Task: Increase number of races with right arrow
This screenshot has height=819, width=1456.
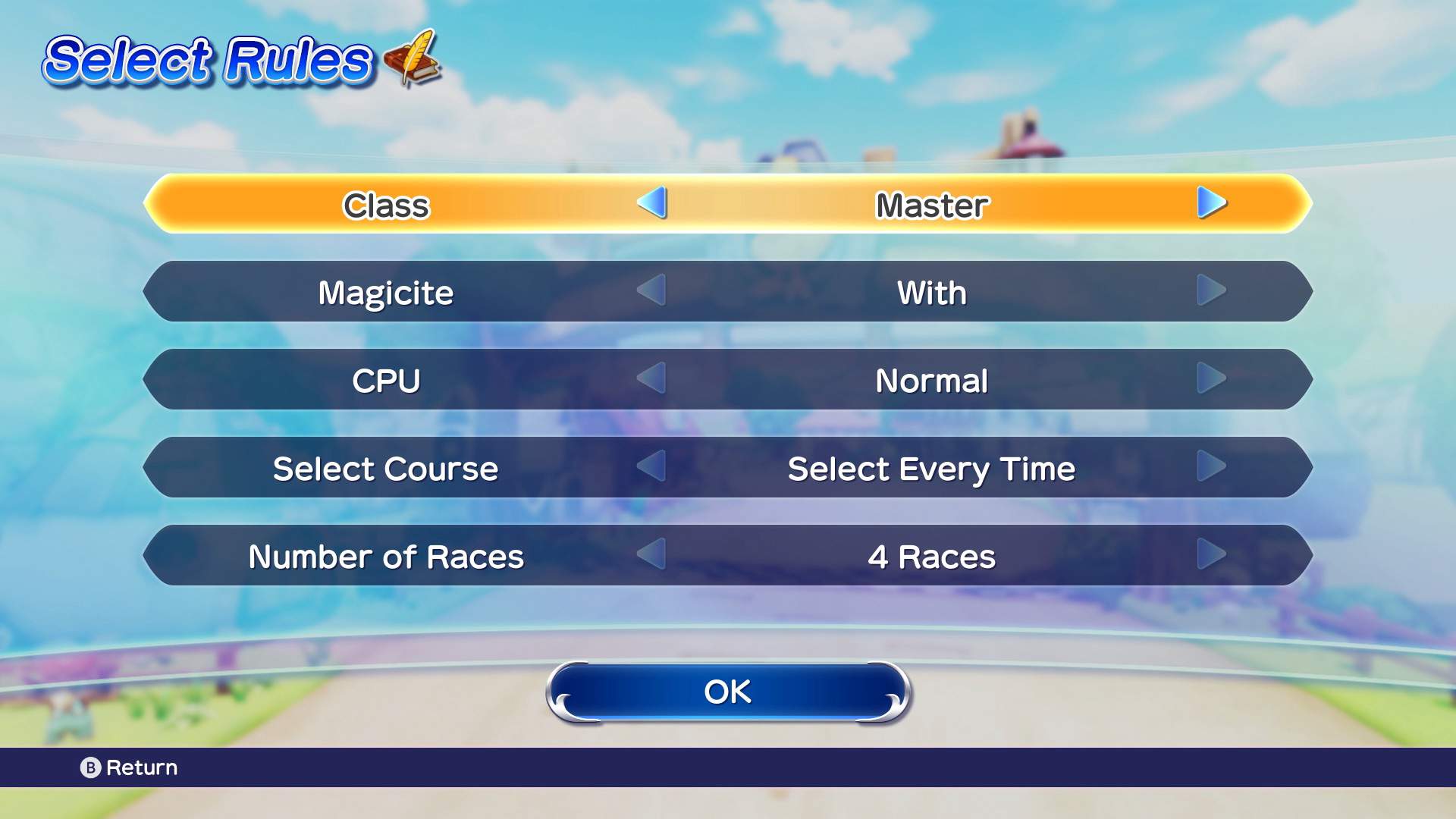Action: (x=1211, y=554)
